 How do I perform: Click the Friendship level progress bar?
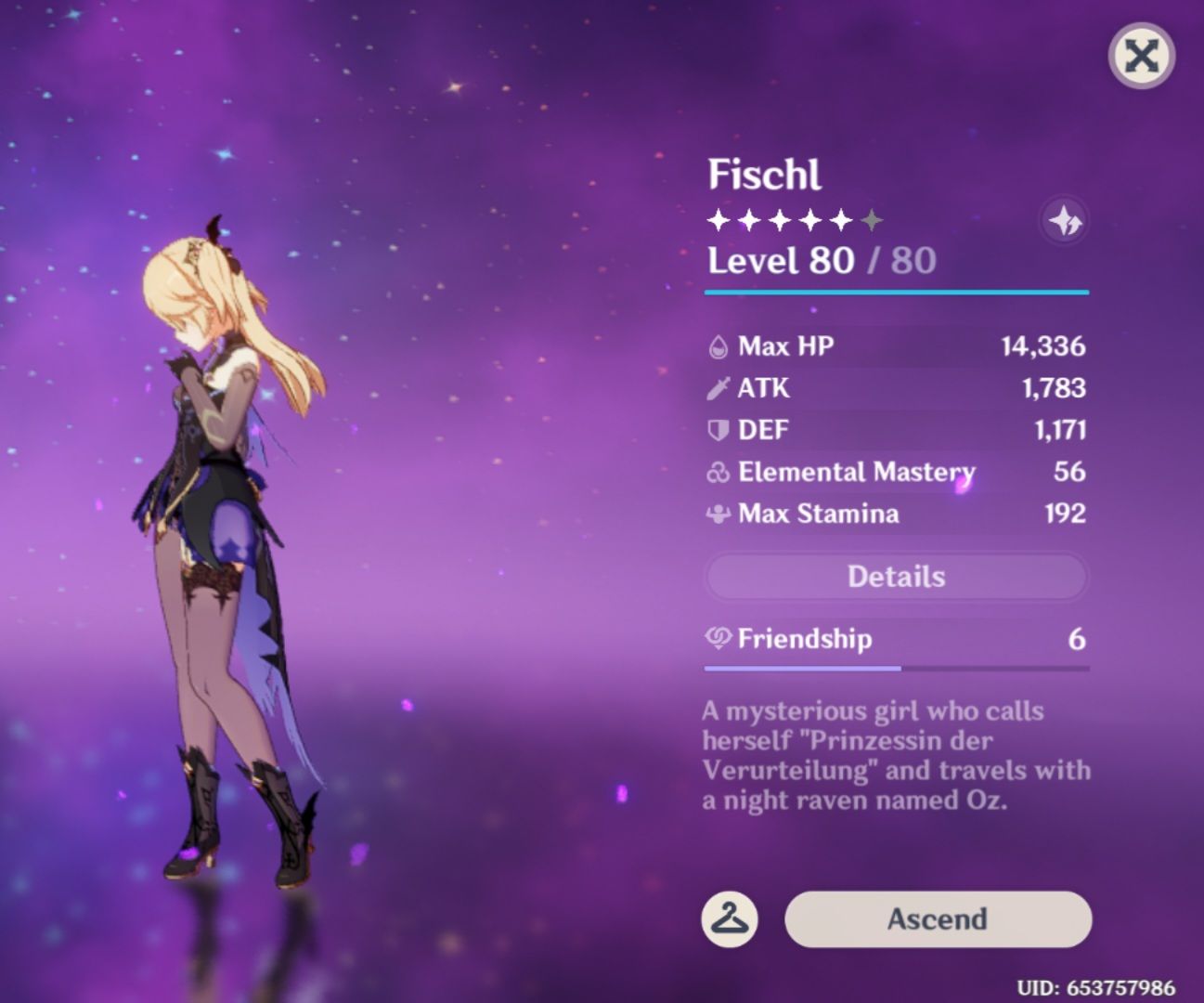pos(895,668)
